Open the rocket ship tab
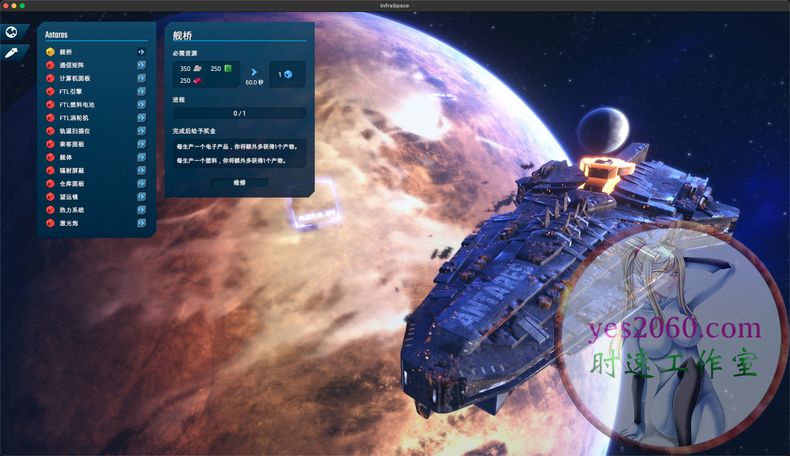This screenshot has width=790, height=456. coord(12,52)
